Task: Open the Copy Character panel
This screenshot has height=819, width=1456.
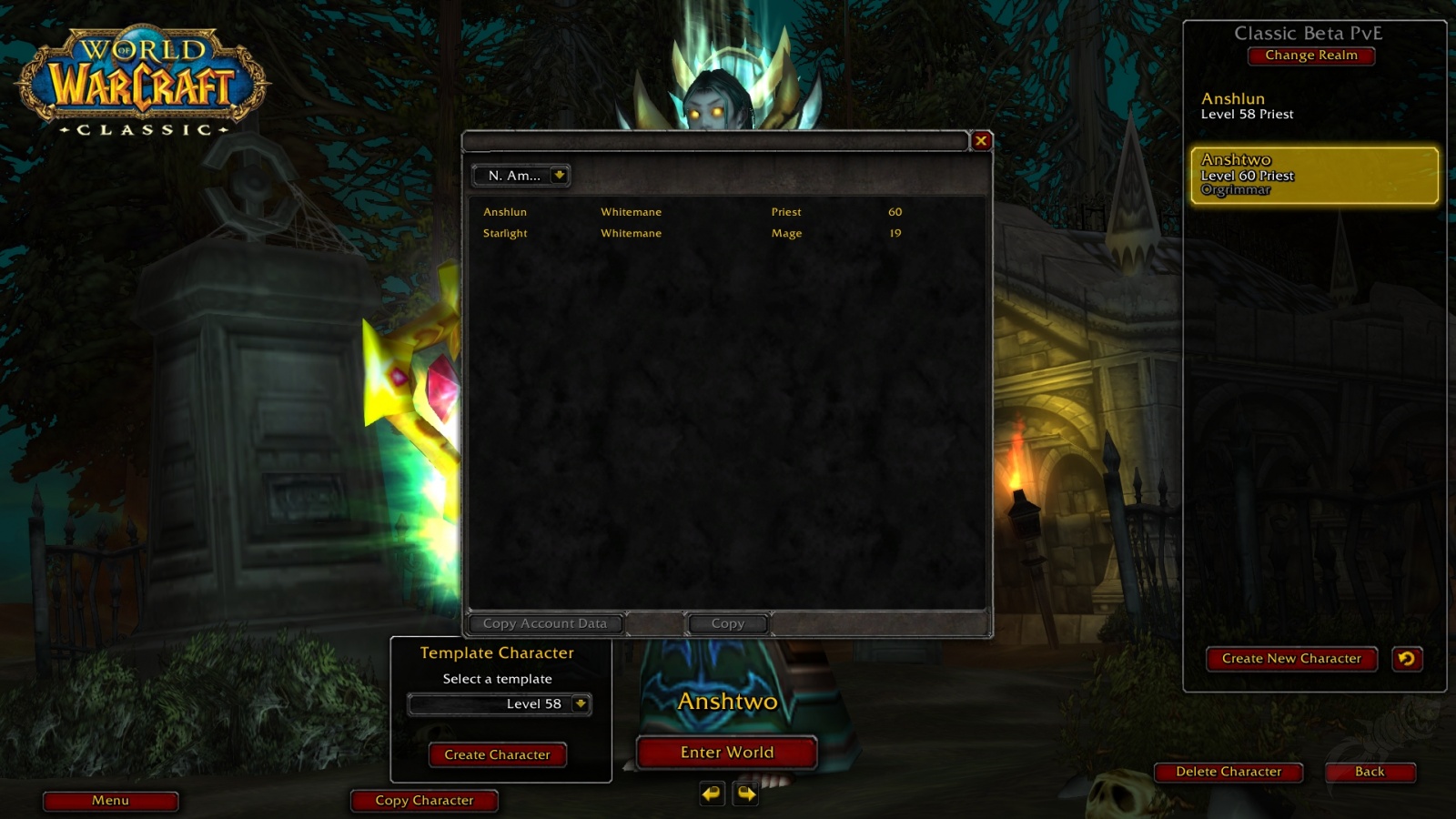Action: coord(424,801)
